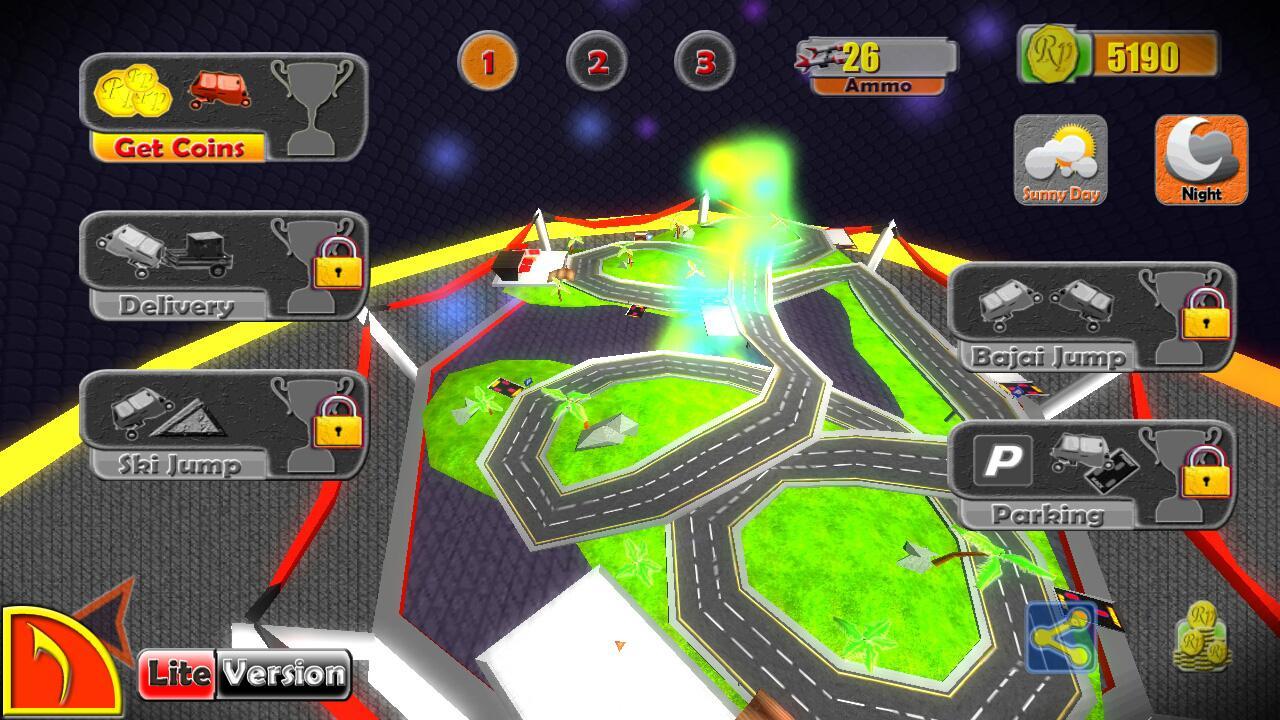Image resolution: width=1280 pixels, height=720 pixels.
Task: Share the game via share icon
Action: click(x=1061, y=637)
